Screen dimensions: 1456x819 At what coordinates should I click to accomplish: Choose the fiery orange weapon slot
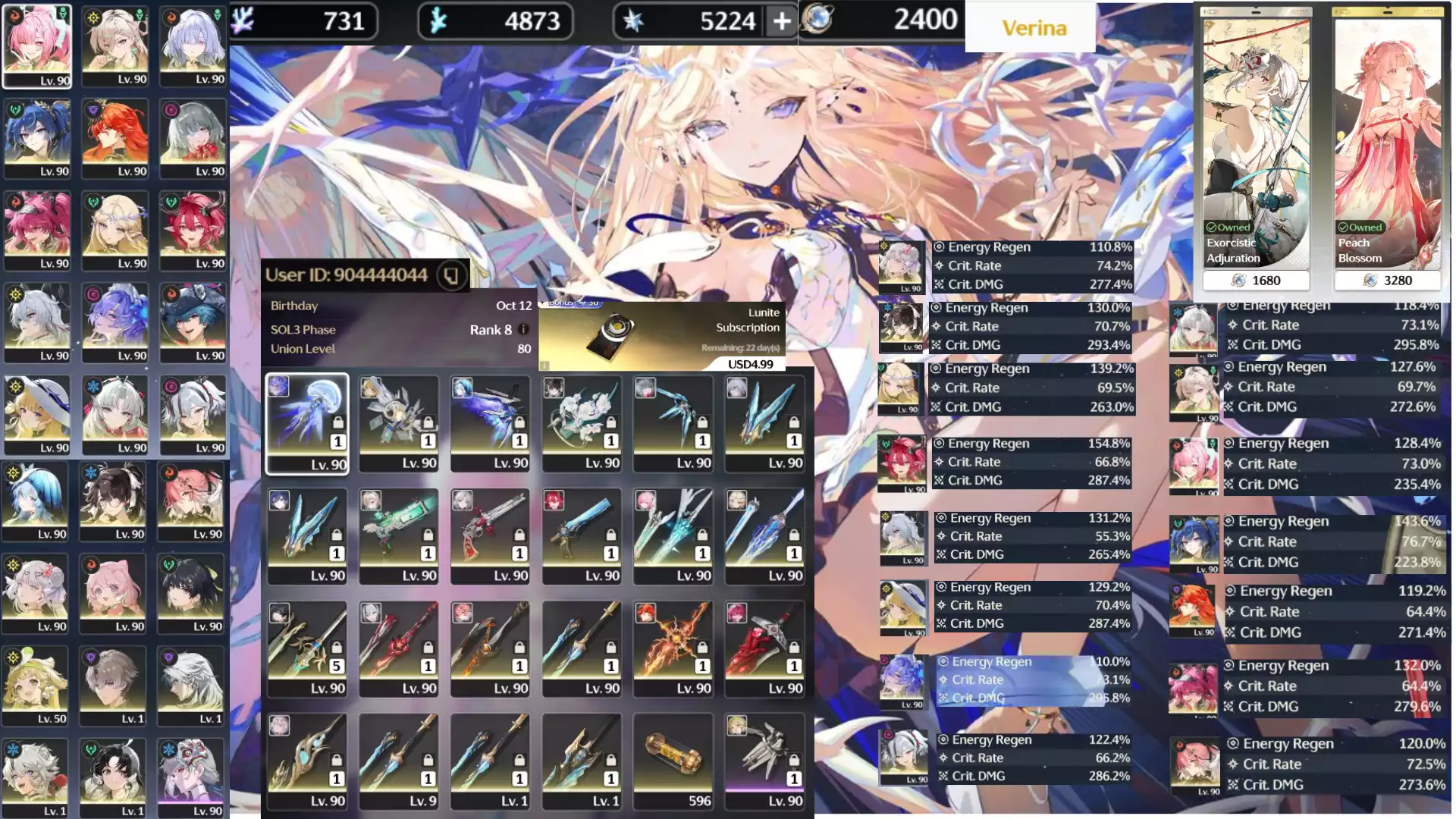click(673, 649)
